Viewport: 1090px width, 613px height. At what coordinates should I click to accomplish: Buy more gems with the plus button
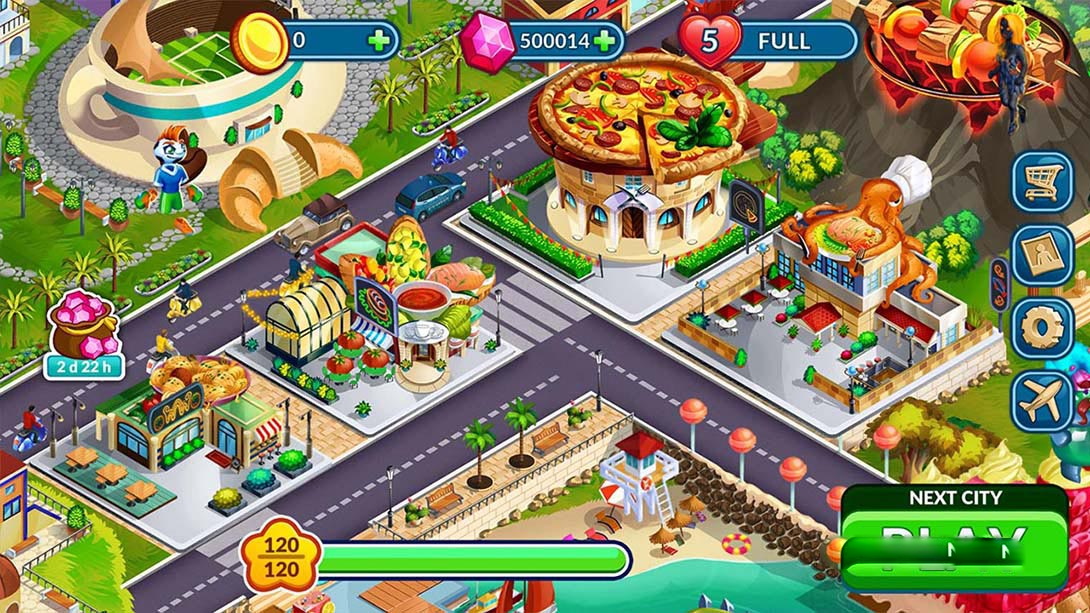pos(604,41)
